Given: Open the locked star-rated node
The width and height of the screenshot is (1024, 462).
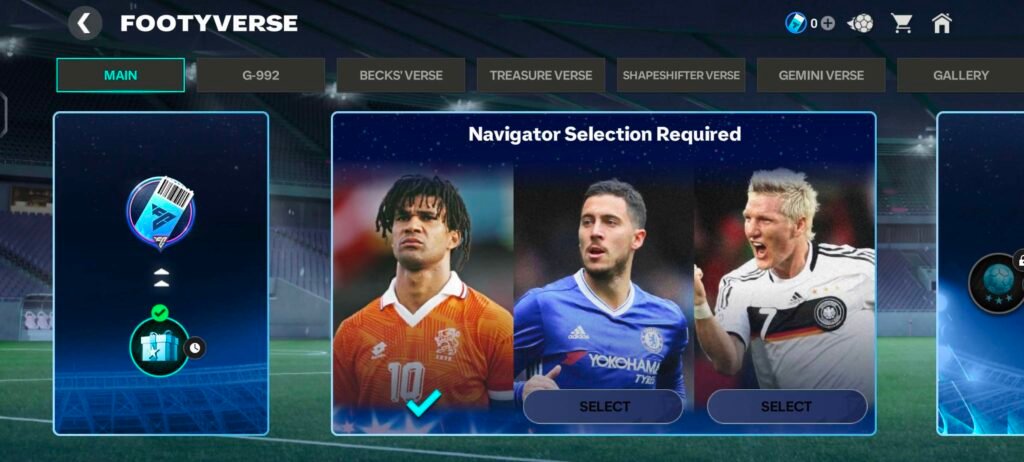Looking at the screenshot, I should [x=996, y=283].
